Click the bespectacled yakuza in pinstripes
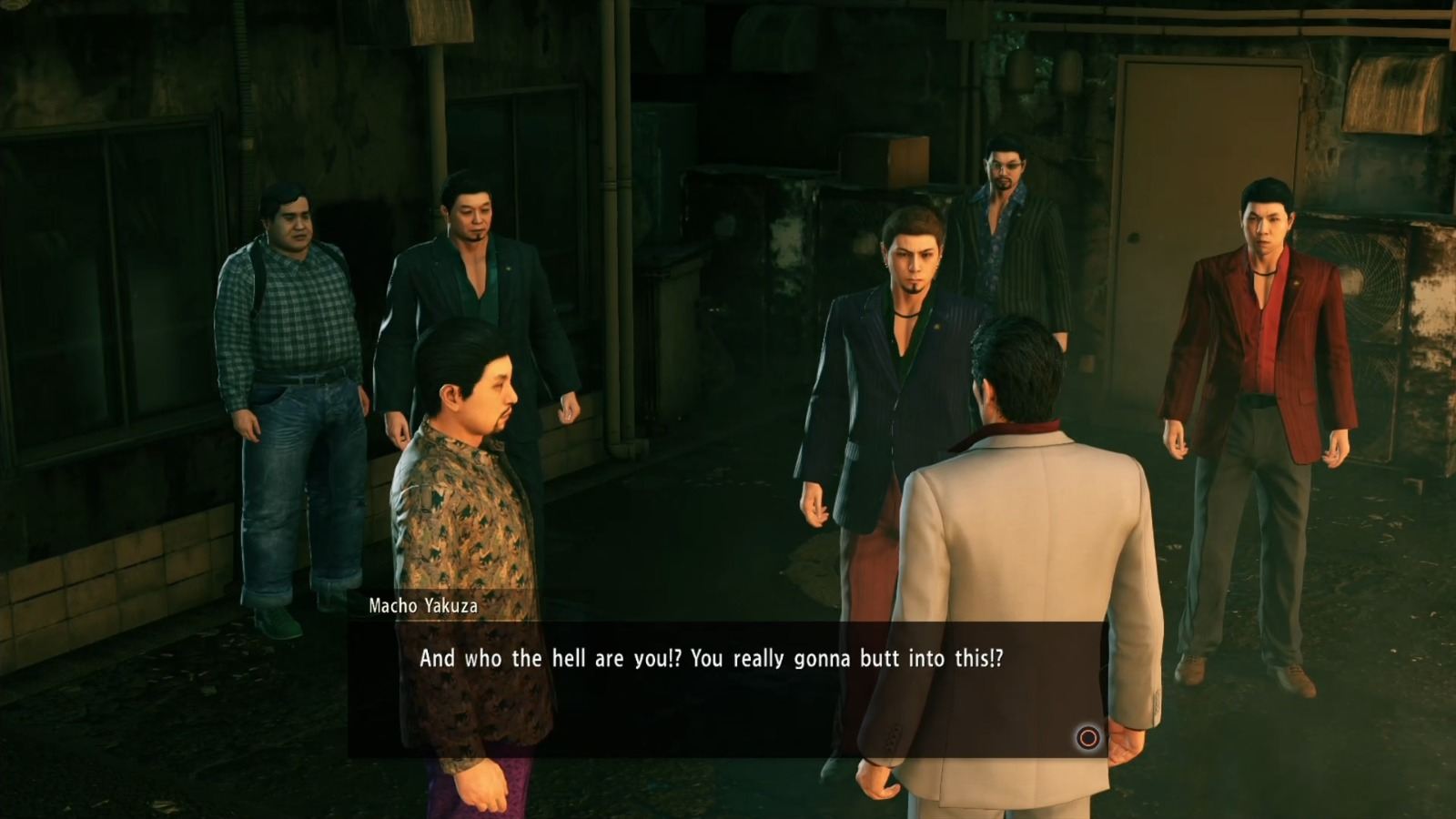 (x=1006, y=227)
